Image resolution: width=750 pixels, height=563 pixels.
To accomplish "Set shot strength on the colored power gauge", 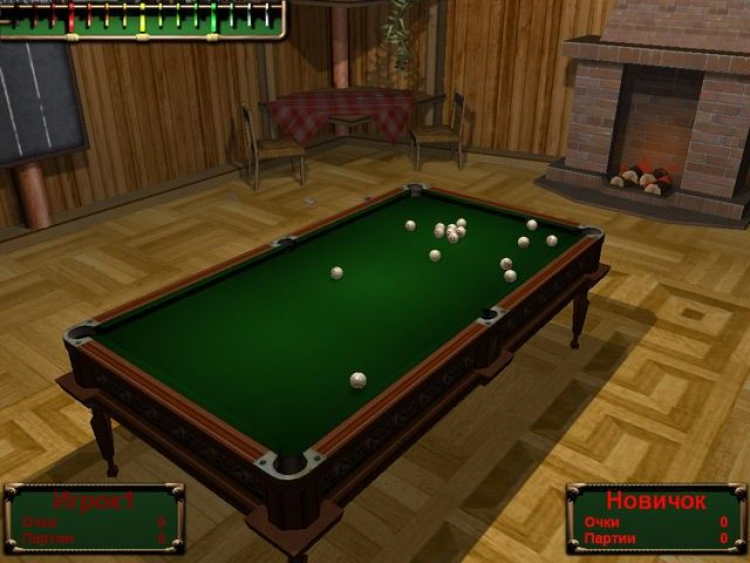I will point(140,17).
